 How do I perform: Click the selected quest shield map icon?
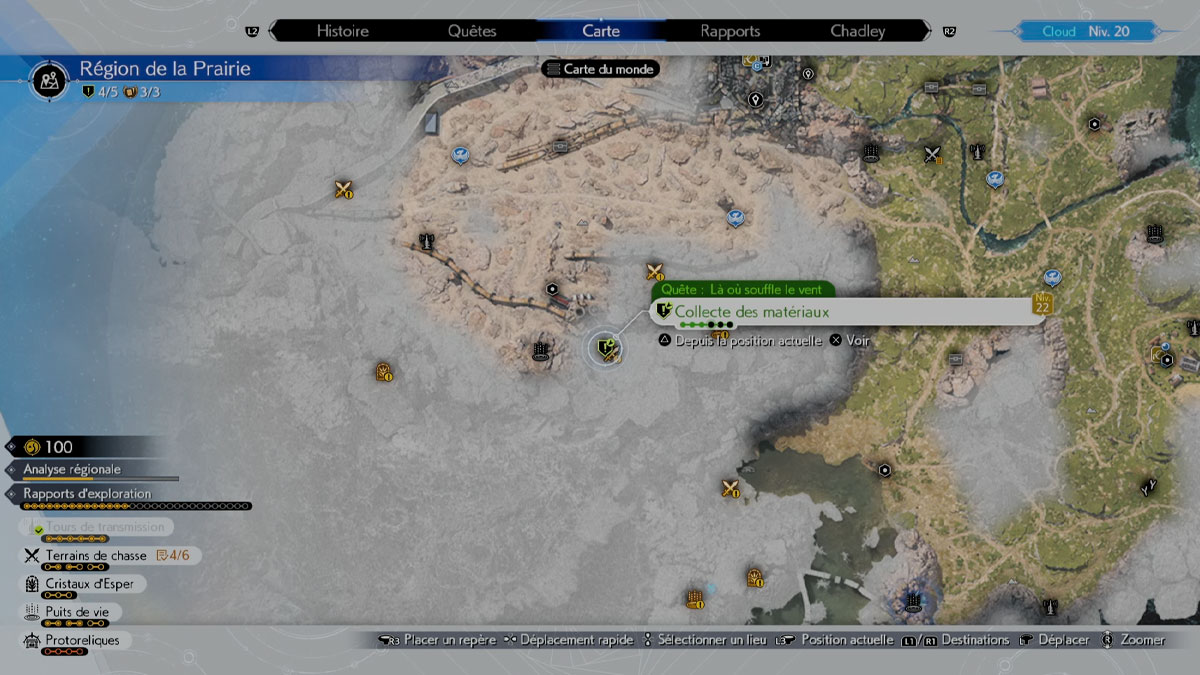605,348
